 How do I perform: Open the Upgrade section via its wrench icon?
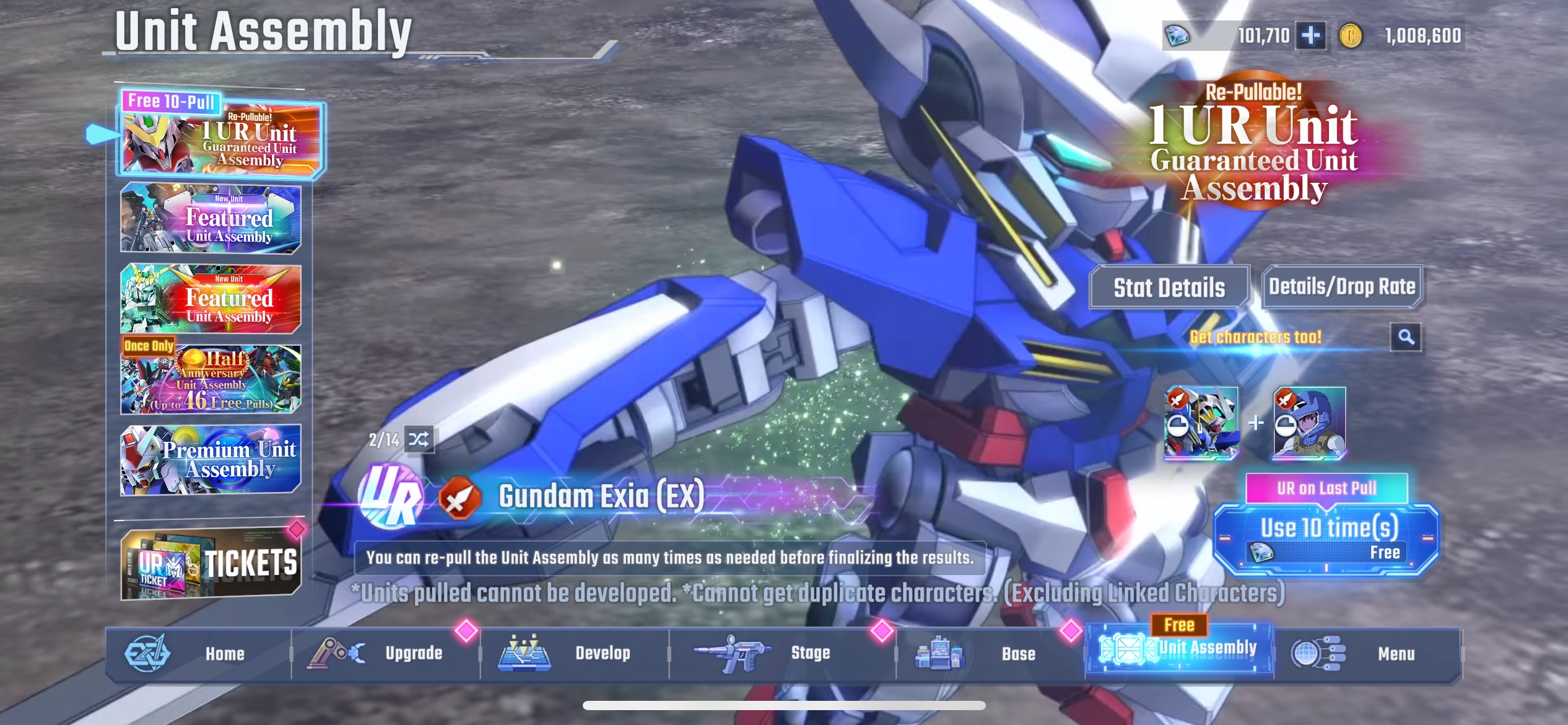[x=336, y=652]
